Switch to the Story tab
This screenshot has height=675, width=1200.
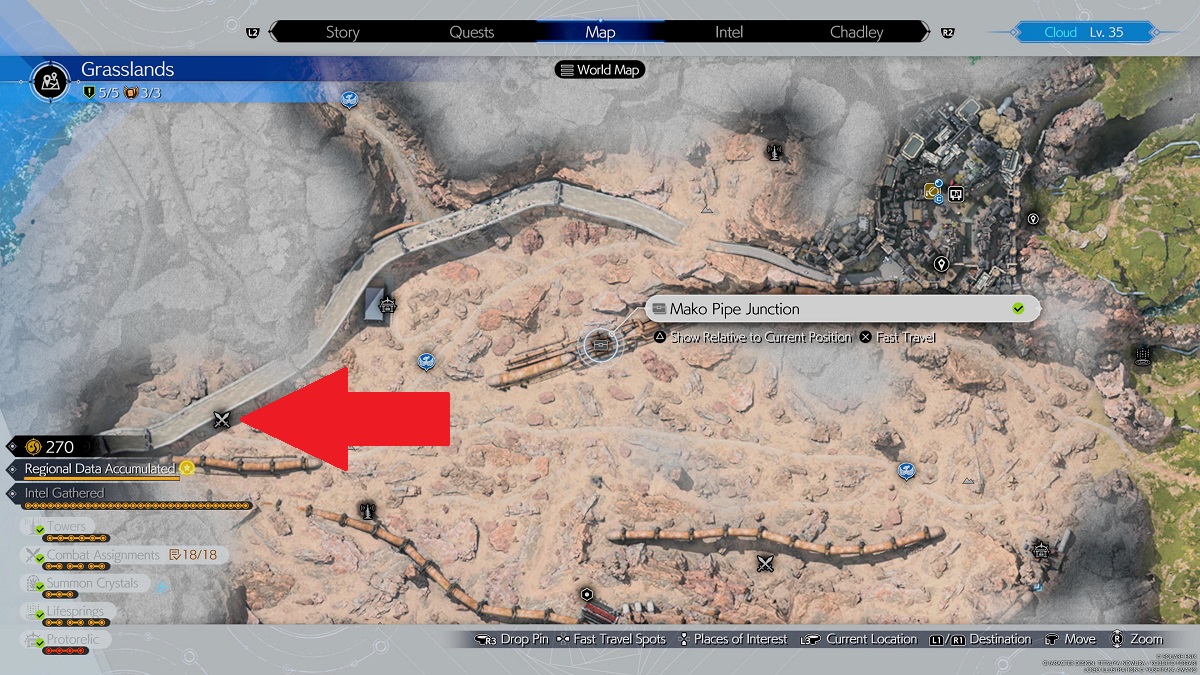click(342, 32)
